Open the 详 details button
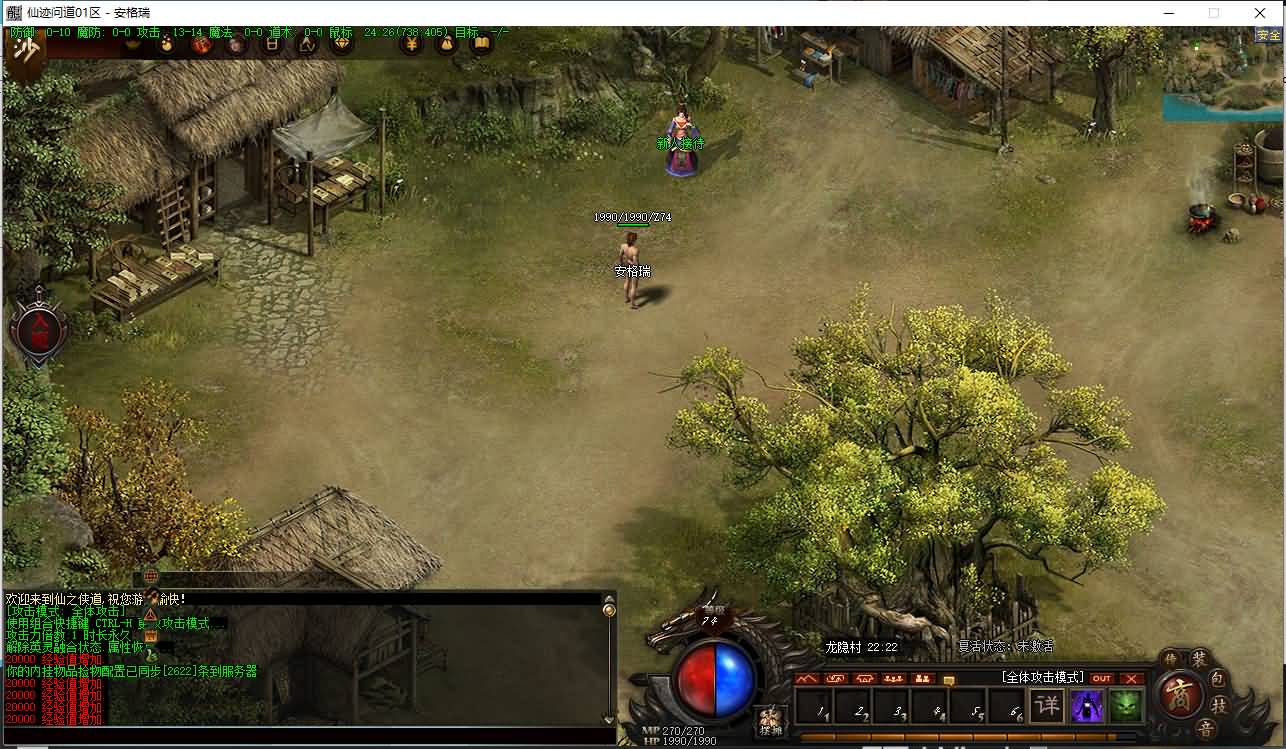The image size is (1286, 749). 1046,706
